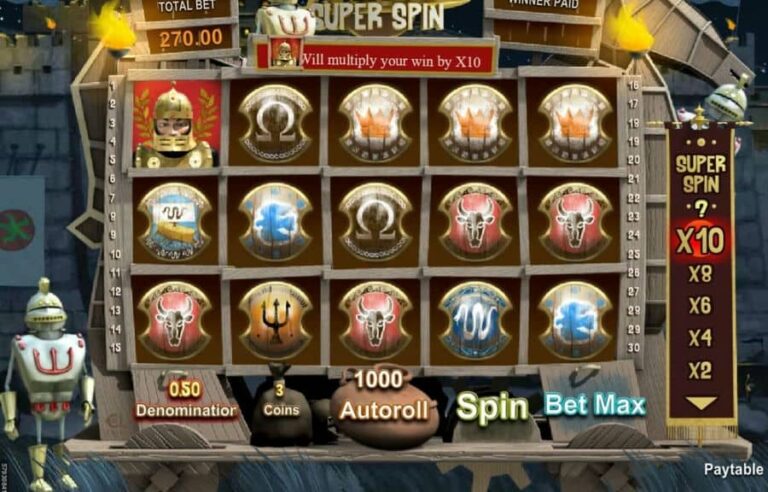Choose Bet Max
768x492 pixels.
point(595,405)
